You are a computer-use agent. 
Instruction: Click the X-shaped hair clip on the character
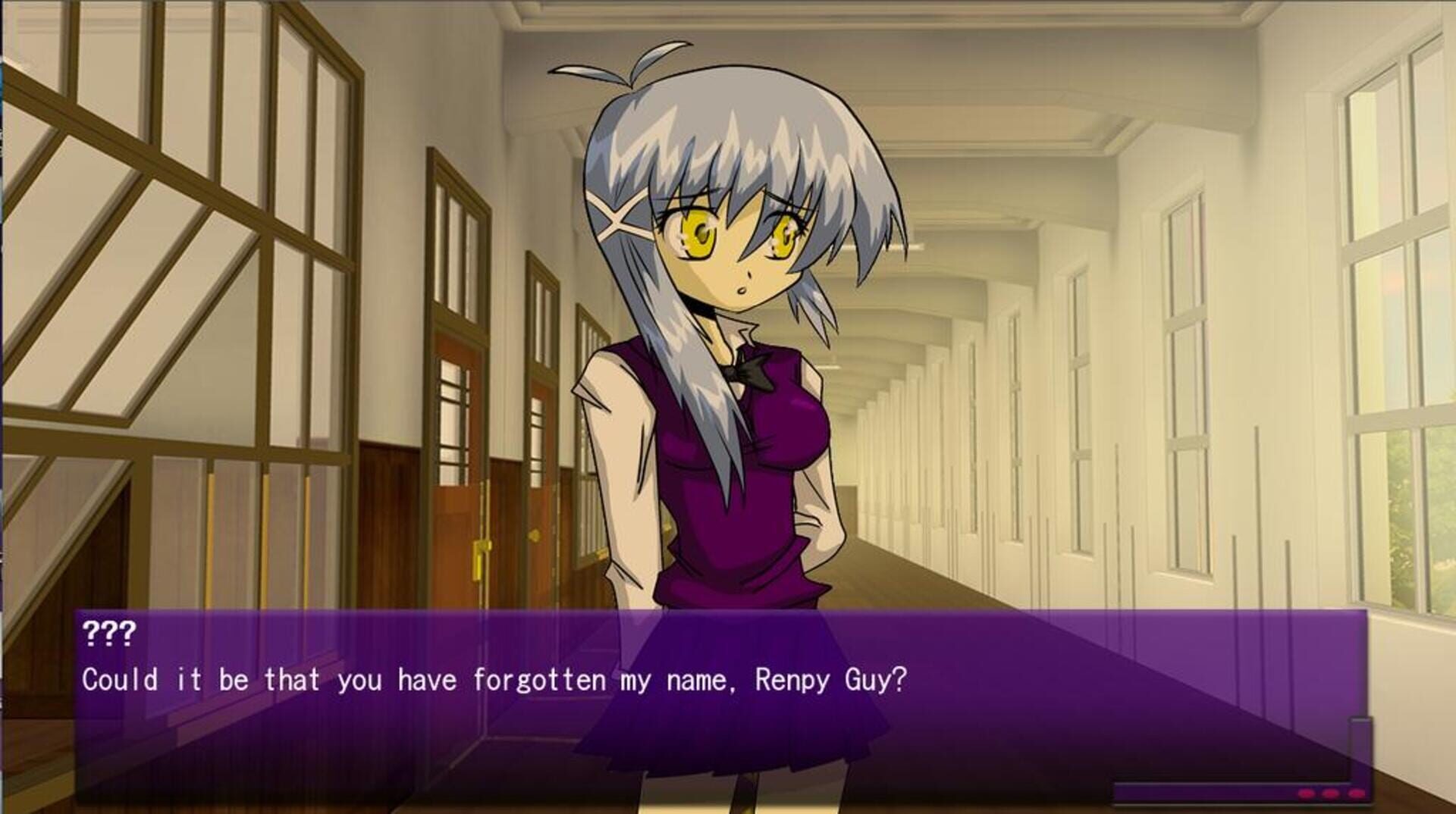[x=619, y=214]
